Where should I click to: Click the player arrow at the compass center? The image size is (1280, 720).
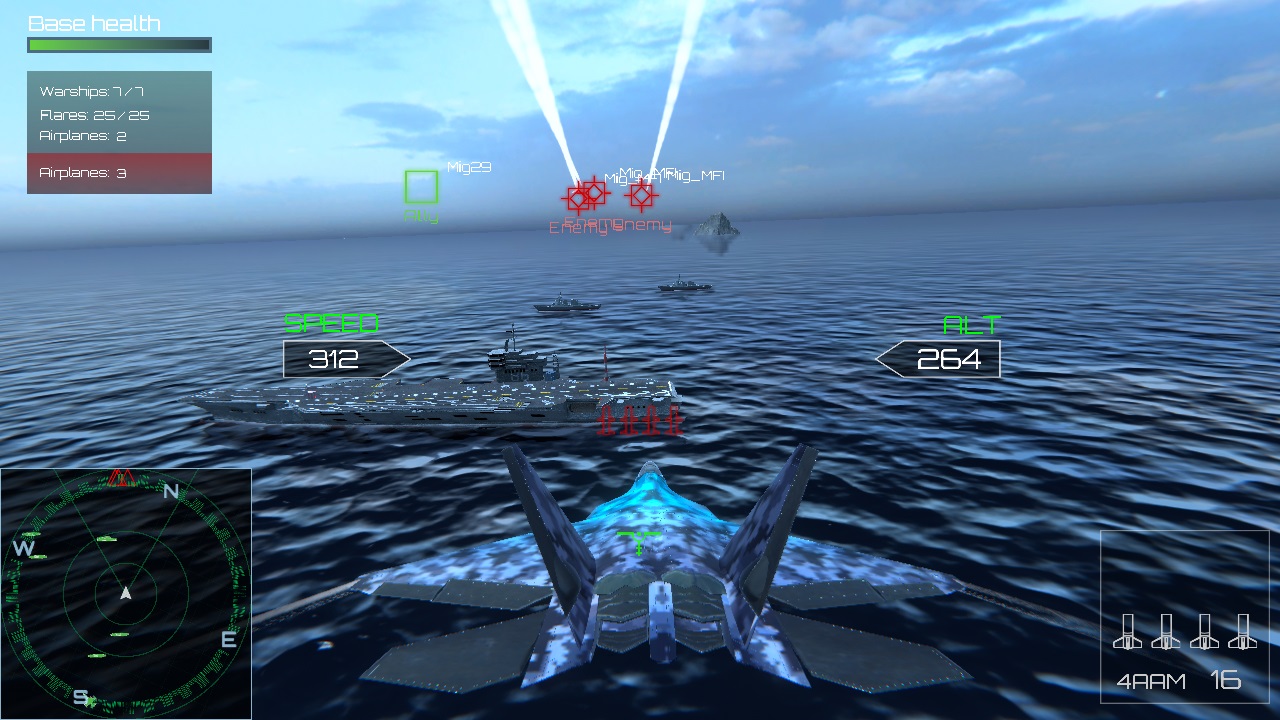124,592
